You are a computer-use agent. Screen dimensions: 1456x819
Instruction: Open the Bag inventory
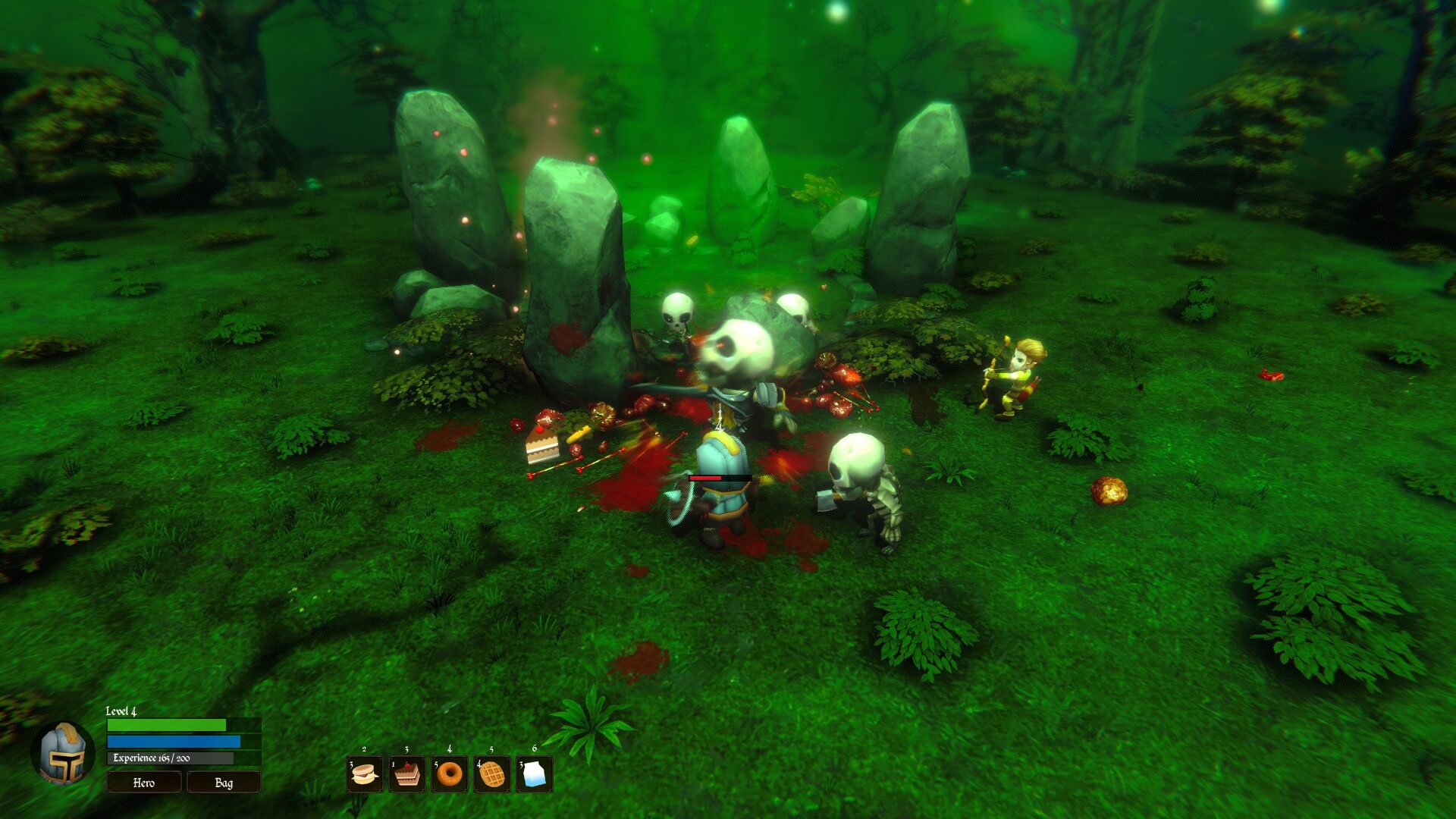[x=224, y=782]
